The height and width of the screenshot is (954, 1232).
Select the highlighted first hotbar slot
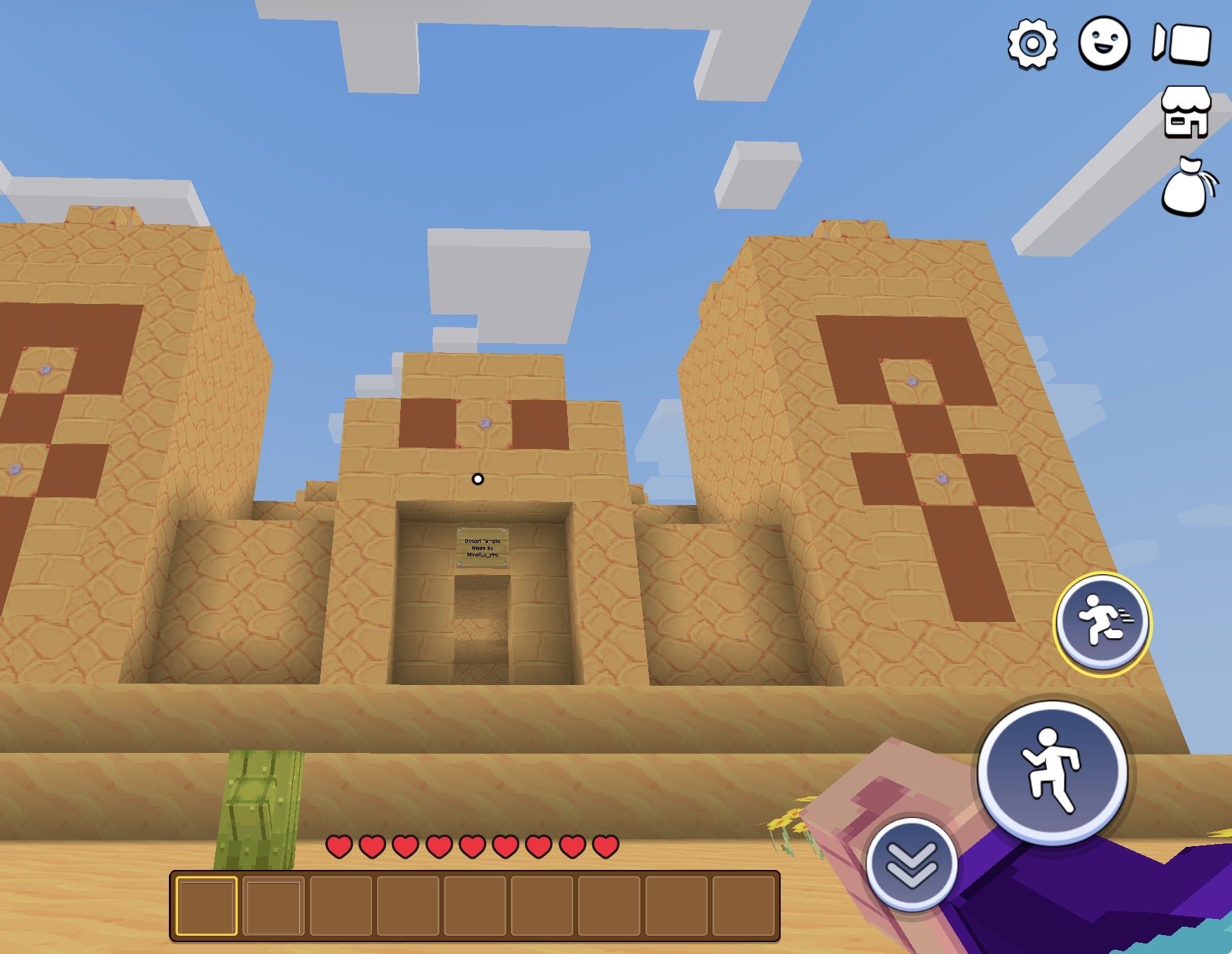[206, 906]
